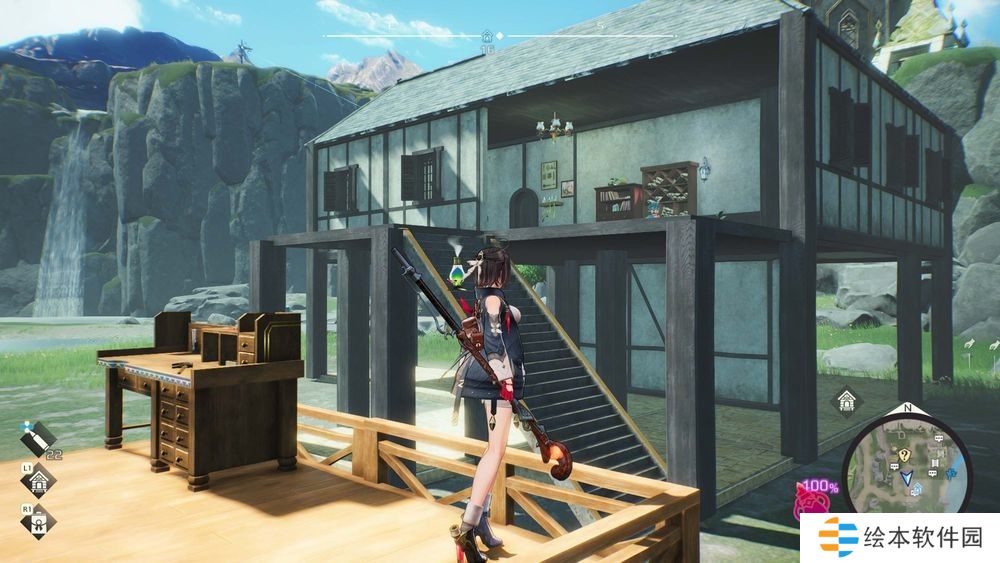This screenshot has height=563, width=1000.
Task: Click the house icon above the minimap
Action: [x=848, y=402]
